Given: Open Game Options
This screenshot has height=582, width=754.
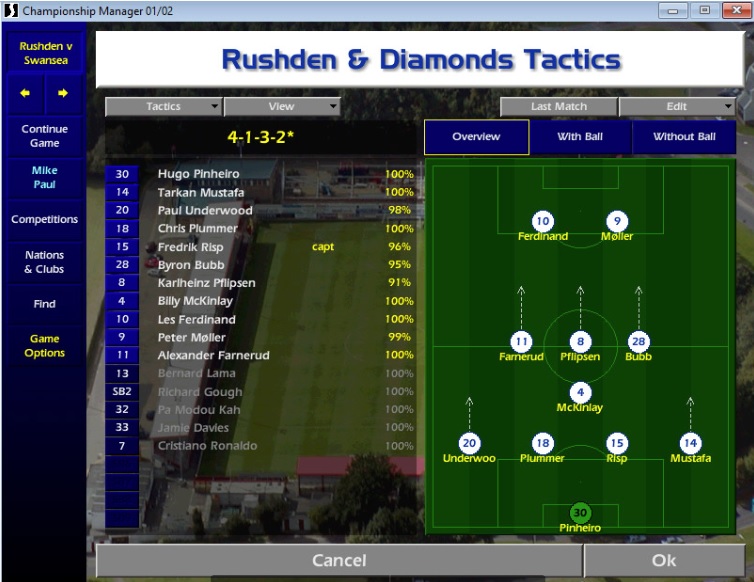Looking at the screenshot, I should click(x=44, y=346).
